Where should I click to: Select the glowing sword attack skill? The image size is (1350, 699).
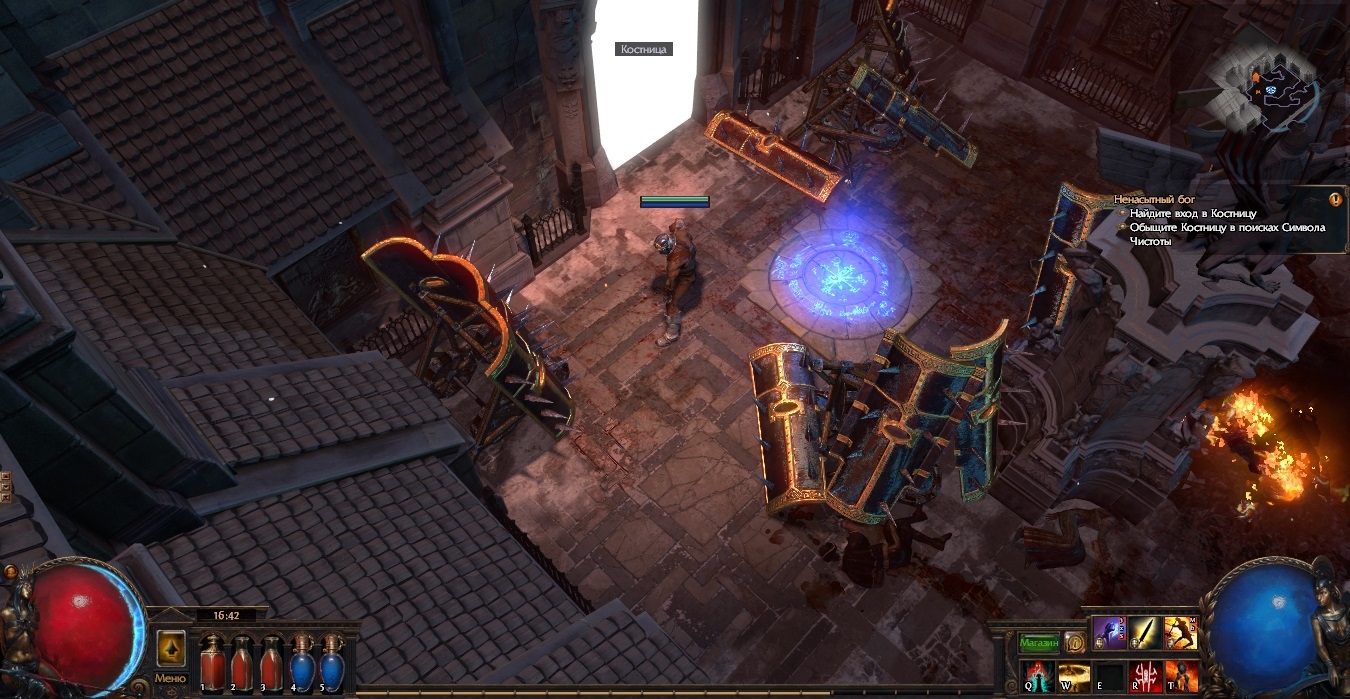point(1145,633)
